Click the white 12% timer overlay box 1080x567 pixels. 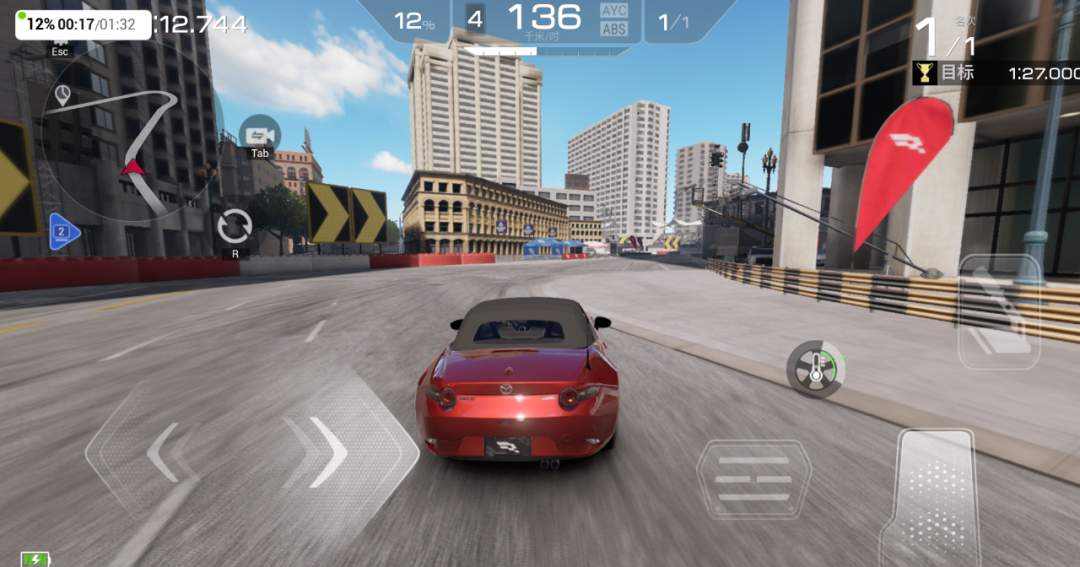click(82, 24)
